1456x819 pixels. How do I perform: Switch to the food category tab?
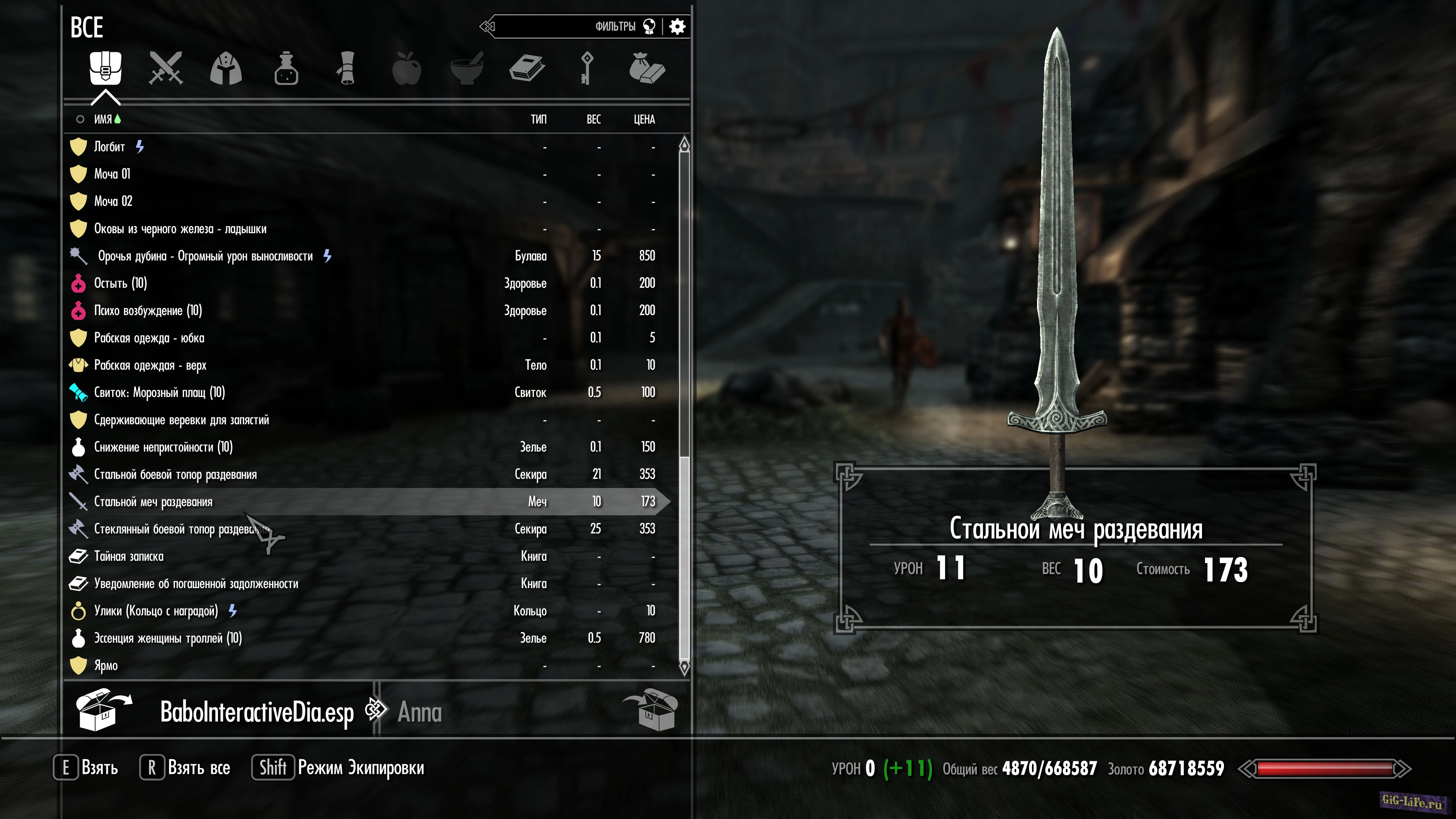pyautogui.click(x=406, y=68)
